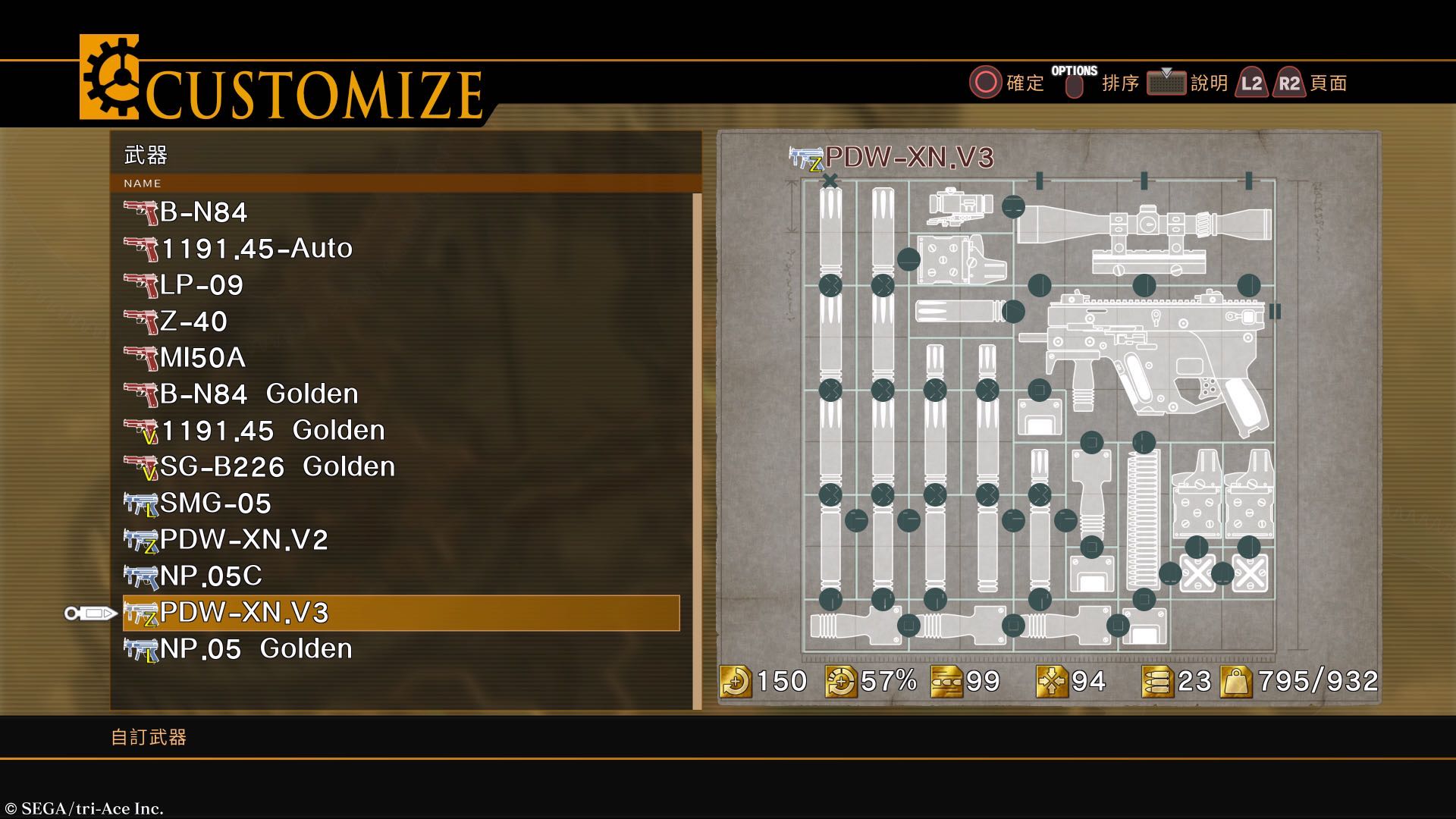The height and width of the screenshot is (819, 1456).
Task: Select the B-N84 weapon entry
Action: [203, 212]
